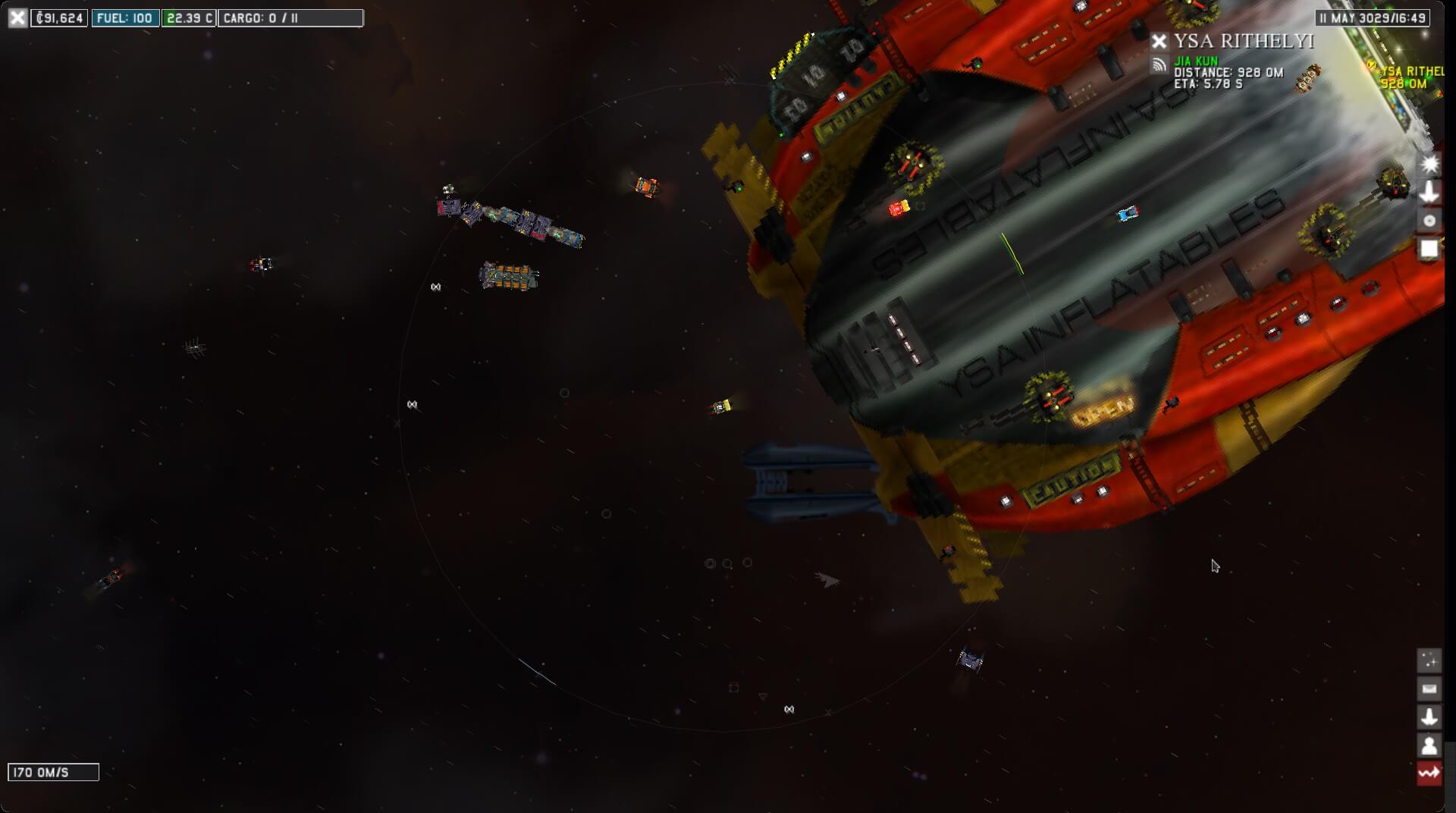This screenshot has height=813, width=1456.
Task: Click the white square stop button
Action: coord(1429,249)
